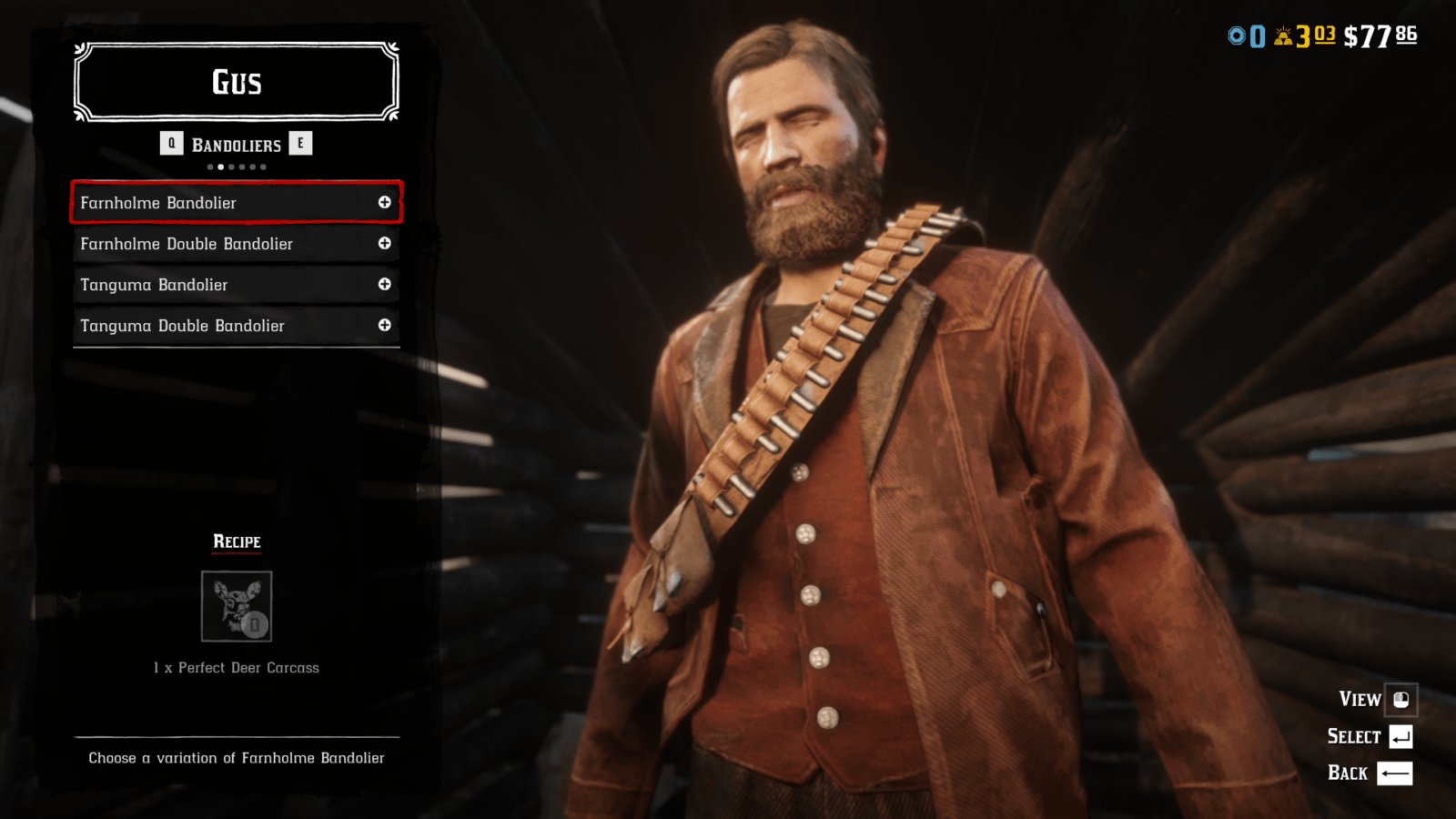Click the second page dot under Bandoliers
The height and width of the screenshot is (819, 1456).
coord(220,167)
